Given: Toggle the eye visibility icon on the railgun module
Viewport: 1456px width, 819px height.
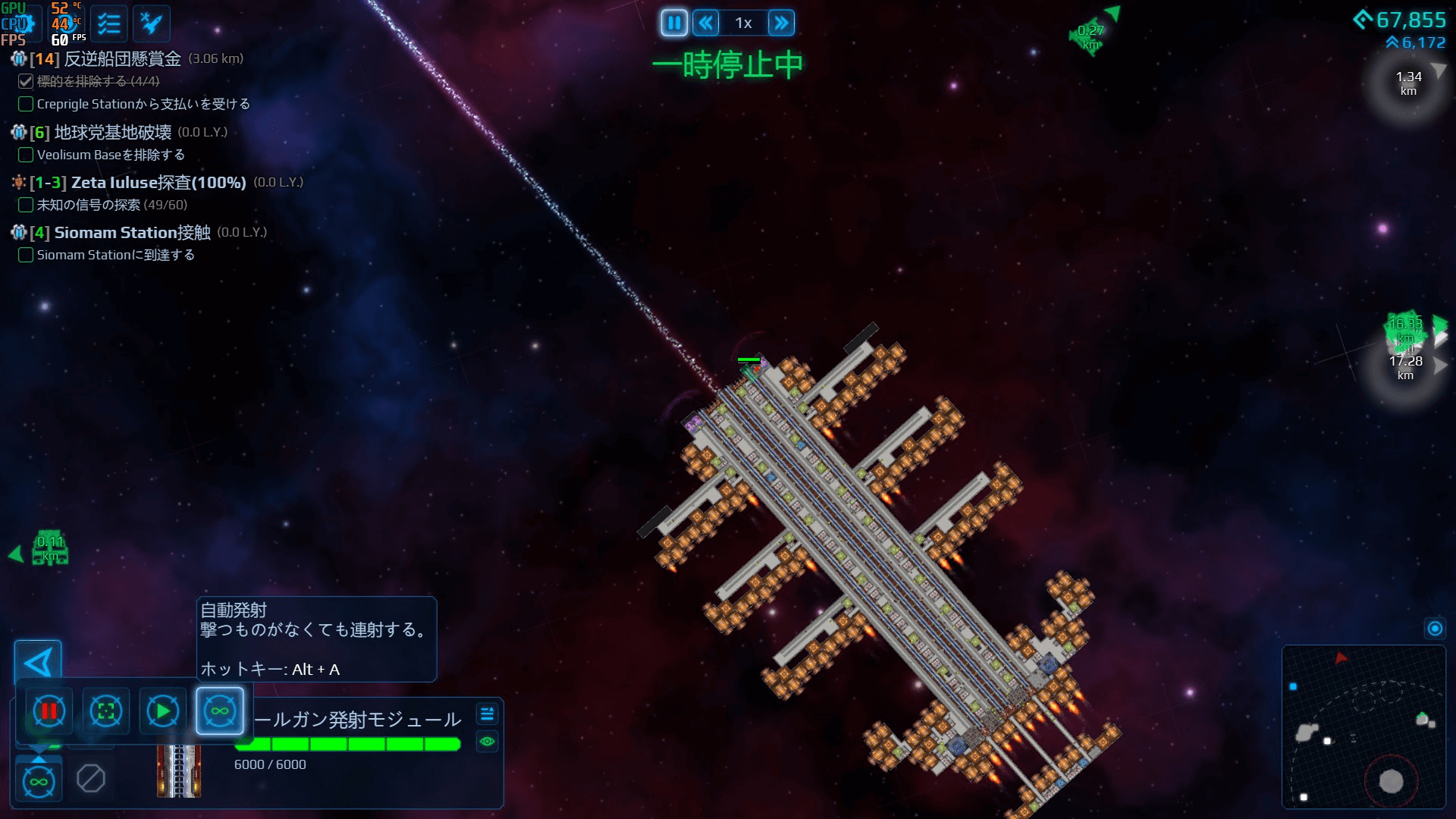Looking at the screenshot, I should [x=486, y=741].
